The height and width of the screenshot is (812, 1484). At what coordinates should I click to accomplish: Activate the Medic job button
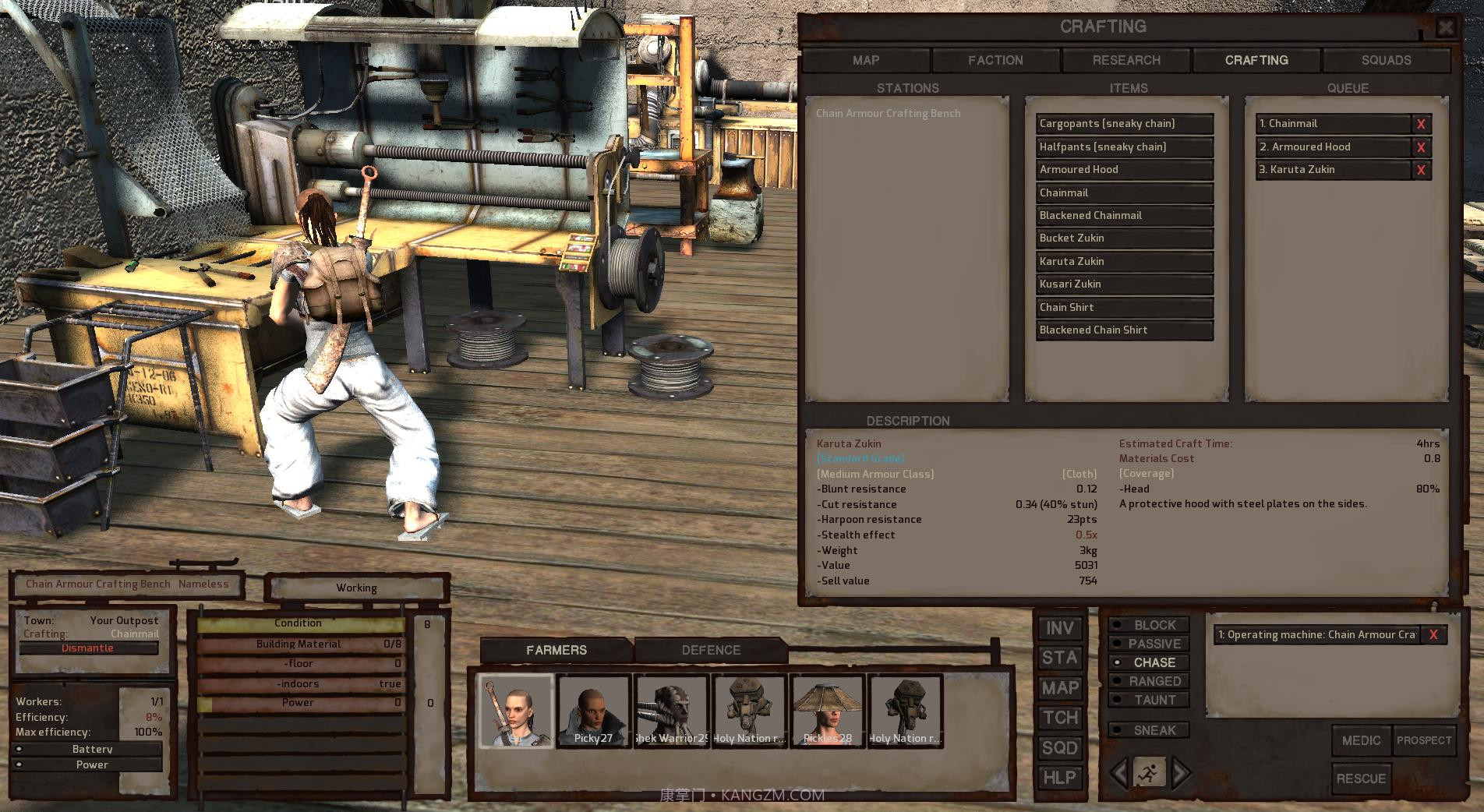1361,740
